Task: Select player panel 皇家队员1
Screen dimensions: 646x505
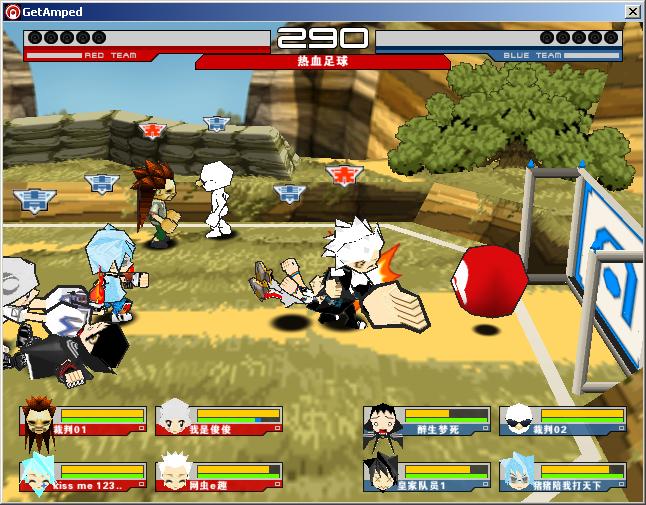Action: pyautogui.click(x=427, y=476)
